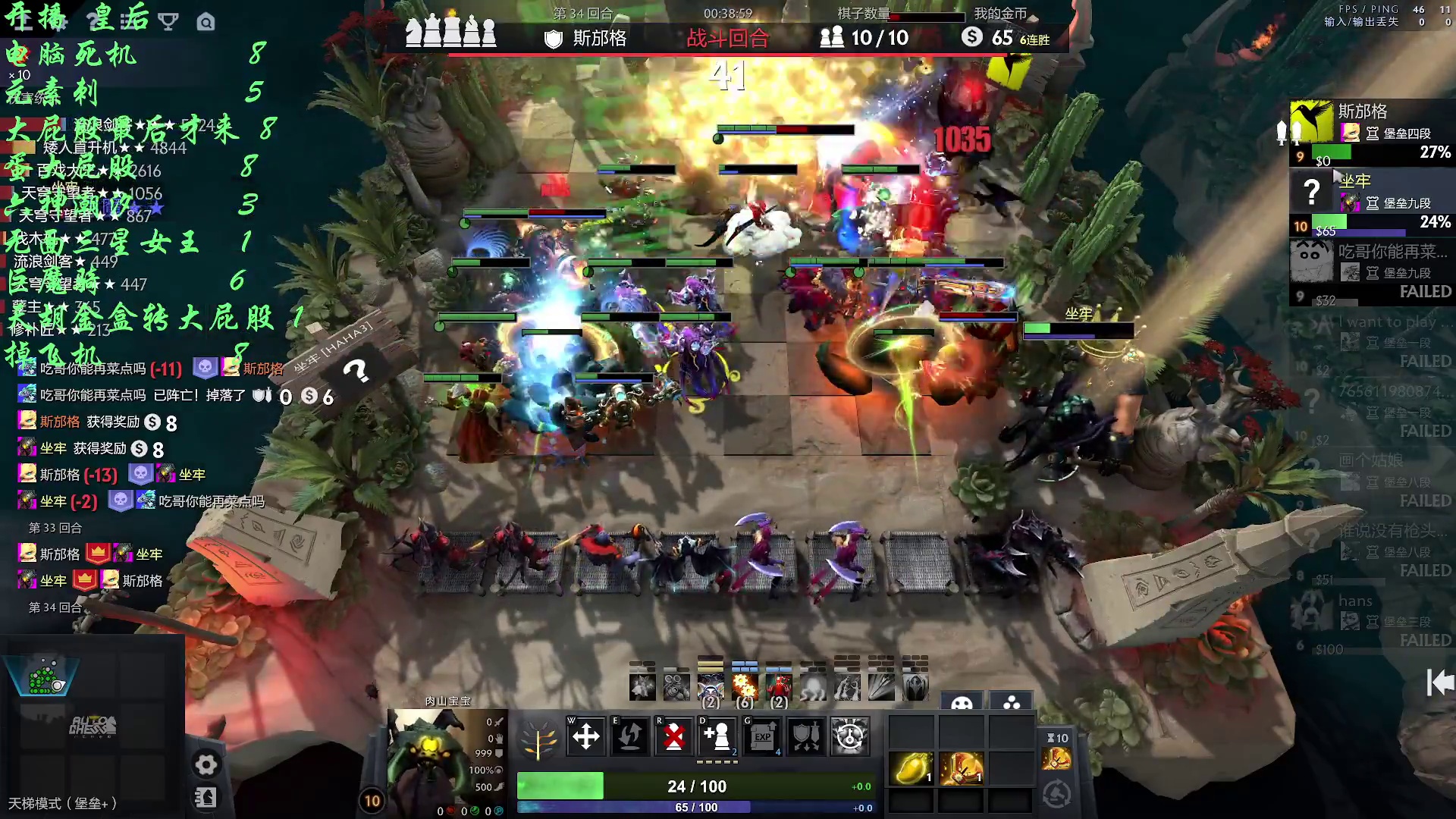Activate the circular lock refresh ability

849,736
